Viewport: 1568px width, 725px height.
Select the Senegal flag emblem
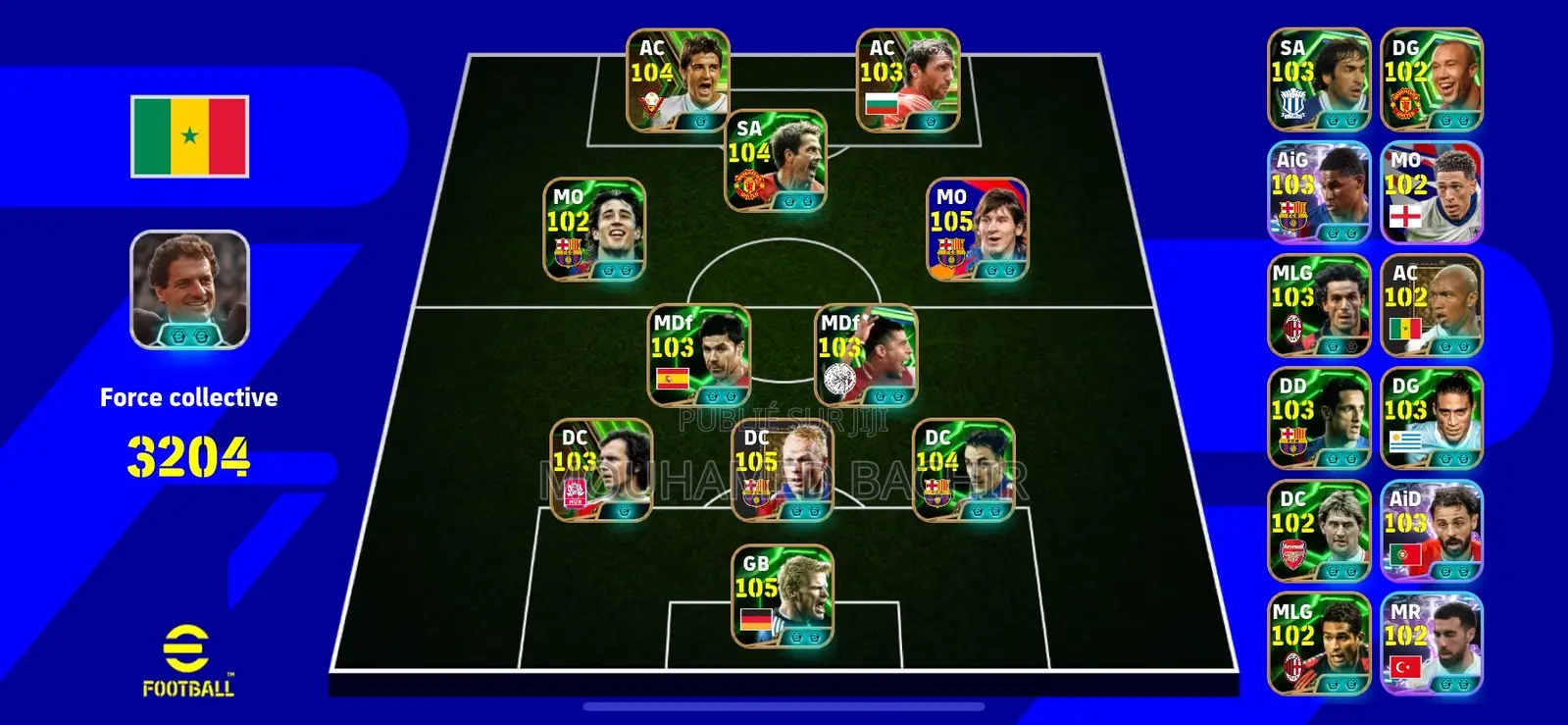[x=188, y=137]
